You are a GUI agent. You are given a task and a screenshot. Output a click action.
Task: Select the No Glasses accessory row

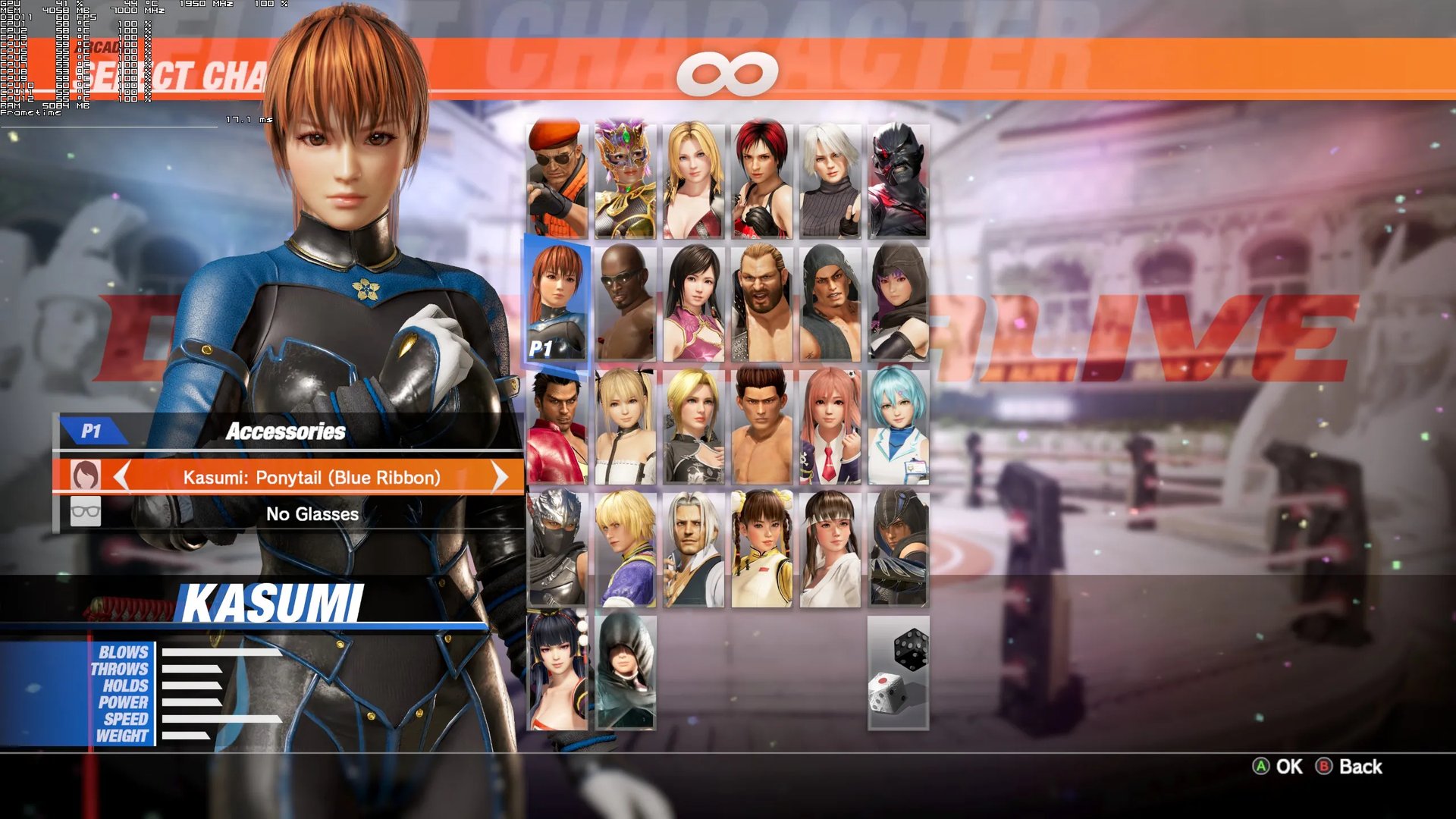tap(312, 514)
